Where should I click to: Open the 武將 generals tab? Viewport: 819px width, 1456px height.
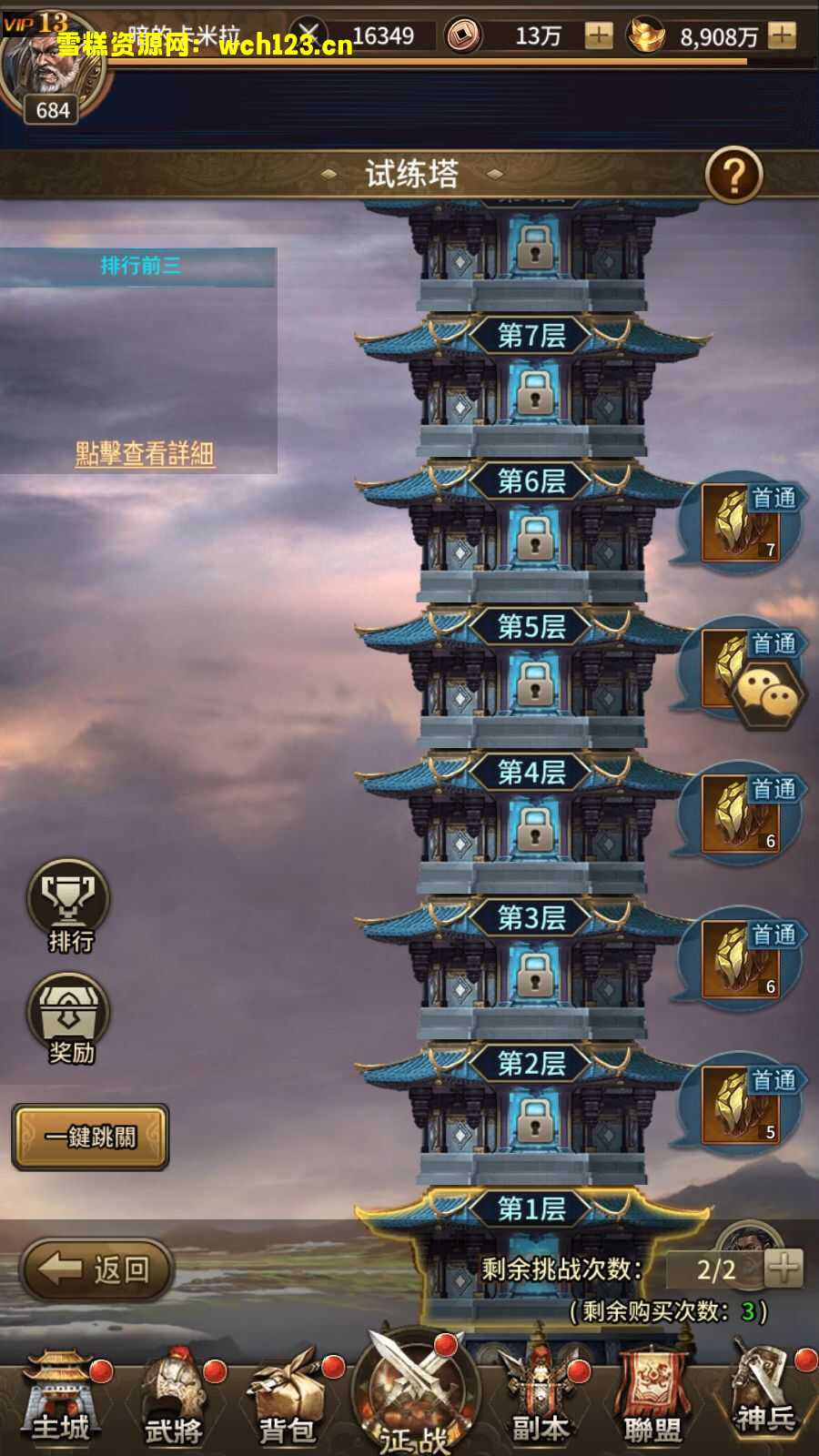(174, 1406)
